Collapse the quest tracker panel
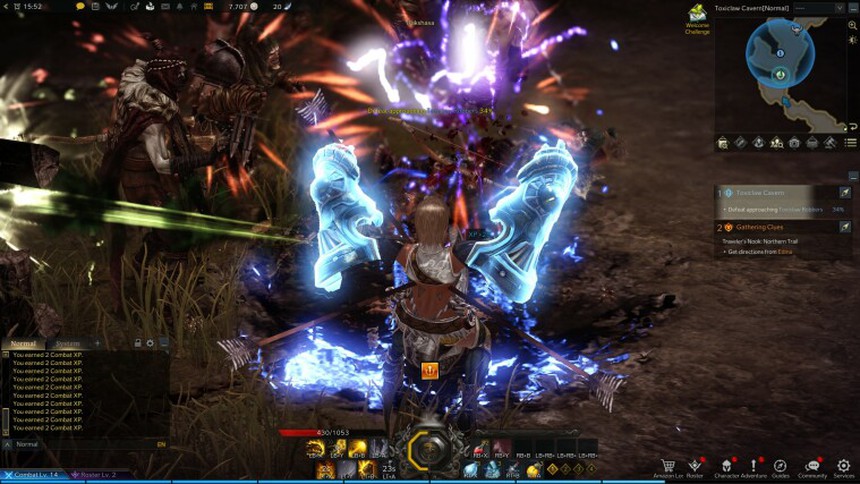This screenshot has width=860, height=484. [851, 175]
